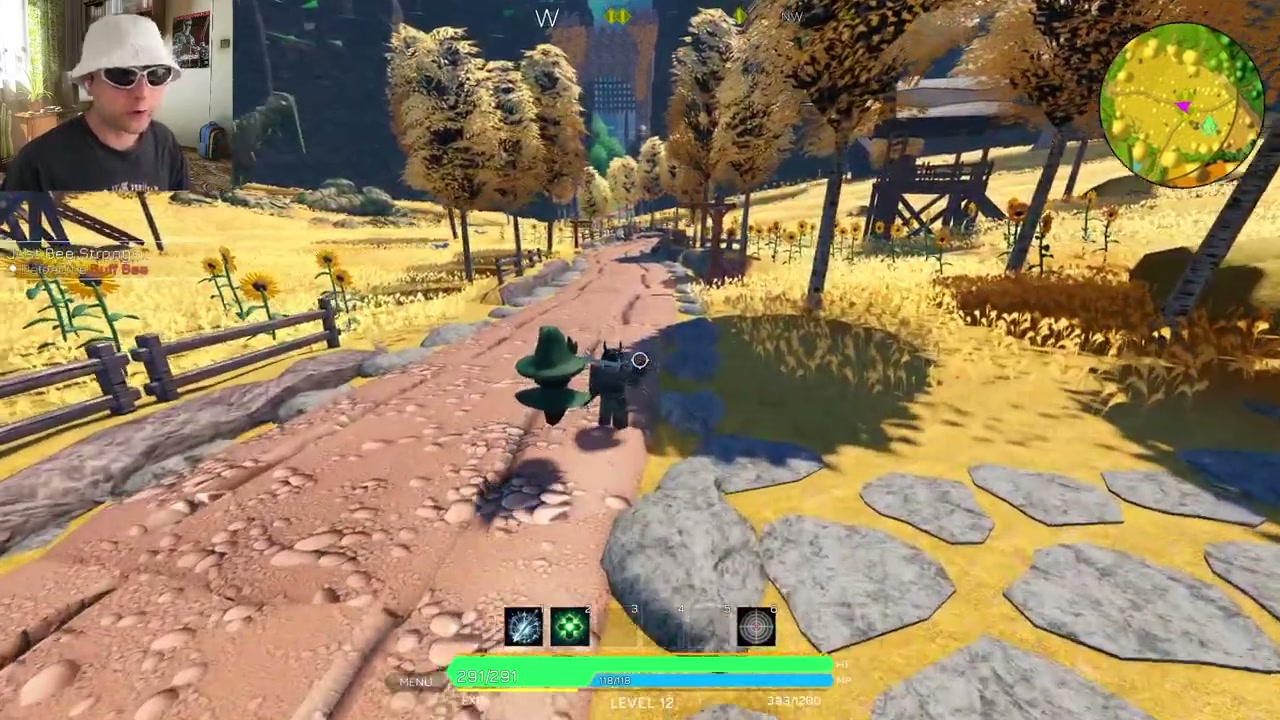The width and height of the screenshot is (1280, 720).
Task: Click the NW compass heading marker
Action: pos(791,17)
